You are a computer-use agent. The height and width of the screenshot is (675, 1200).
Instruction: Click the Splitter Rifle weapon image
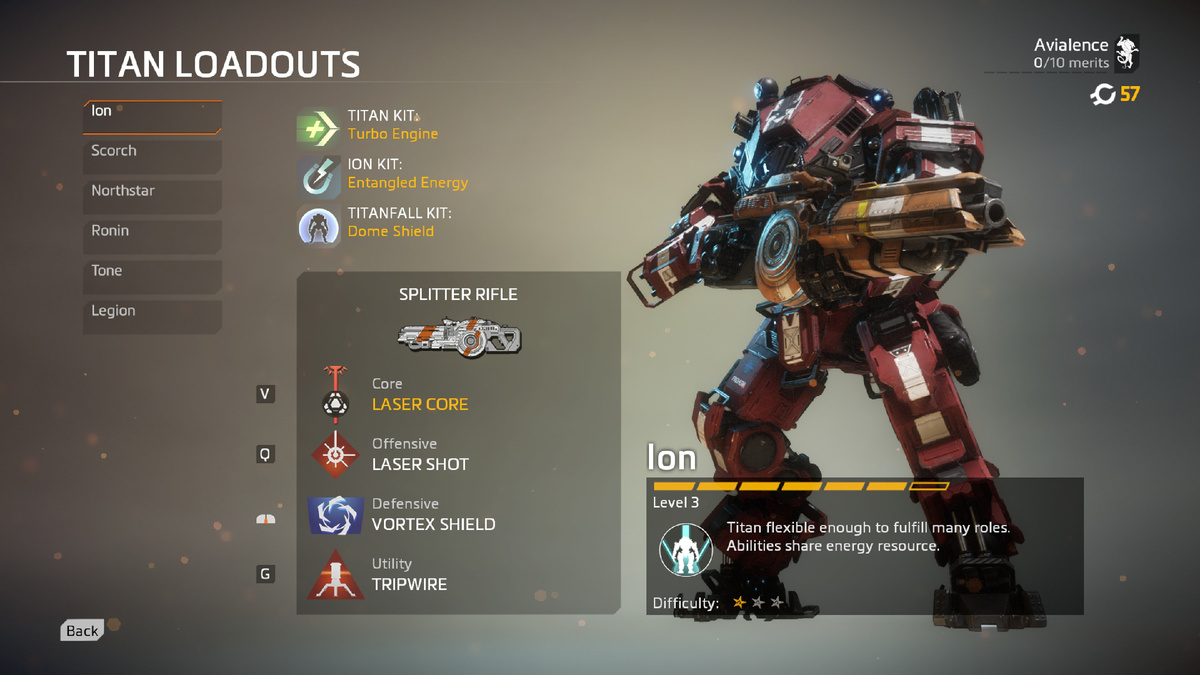pos(459,336)
